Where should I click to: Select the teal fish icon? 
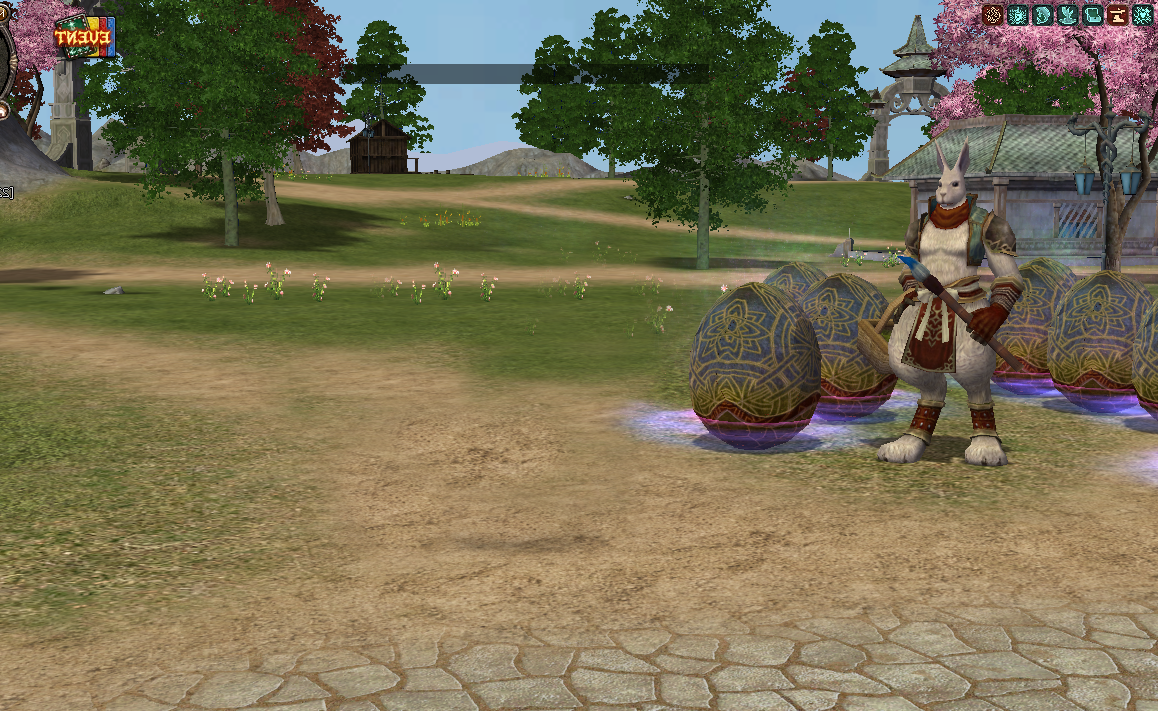click(x=1043, y=15)
